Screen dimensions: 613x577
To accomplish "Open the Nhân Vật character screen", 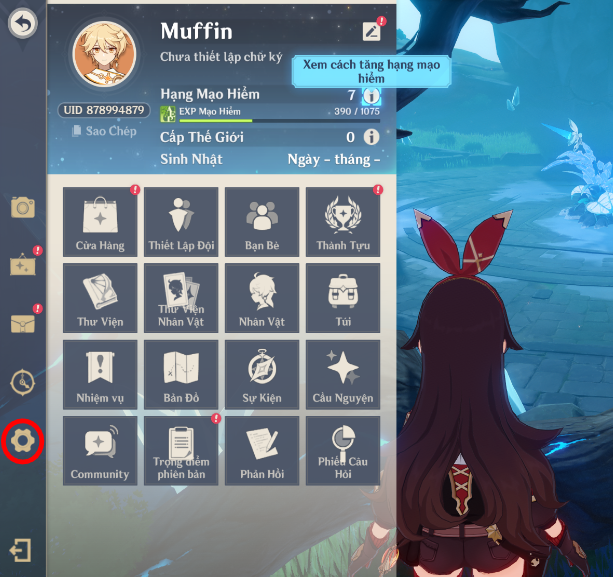I will point(262,298).
